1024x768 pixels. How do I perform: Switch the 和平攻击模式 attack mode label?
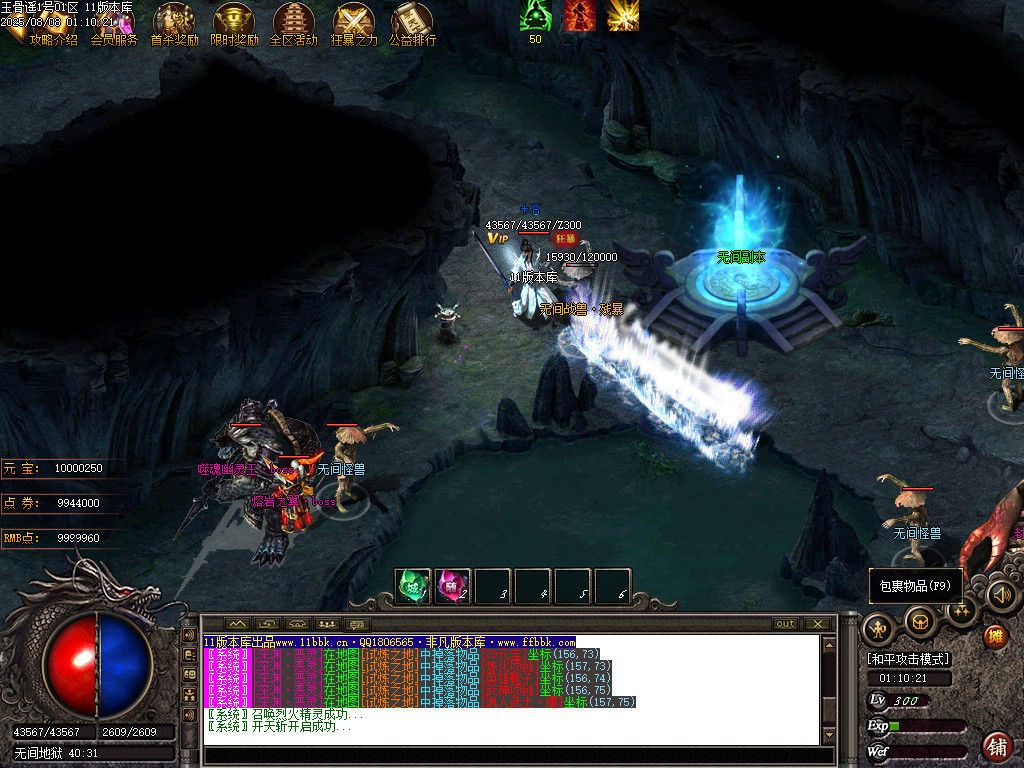(908, 659)
